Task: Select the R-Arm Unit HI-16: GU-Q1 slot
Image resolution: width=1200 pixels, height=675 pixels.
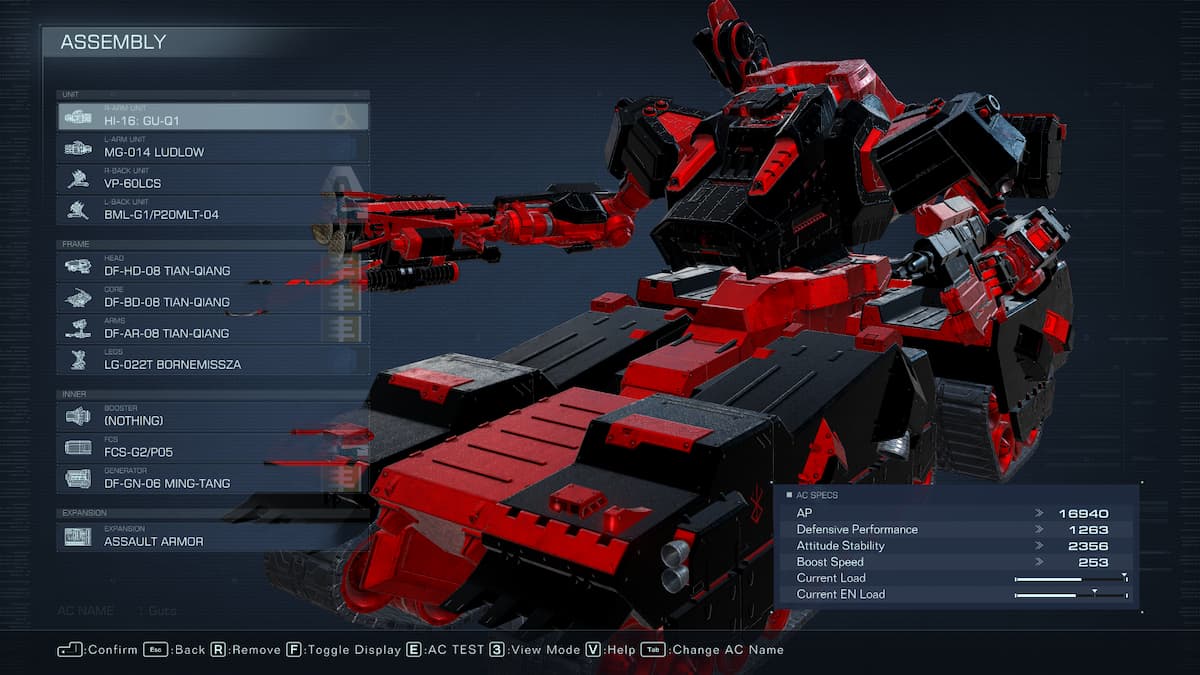Action: click(212, 117)
